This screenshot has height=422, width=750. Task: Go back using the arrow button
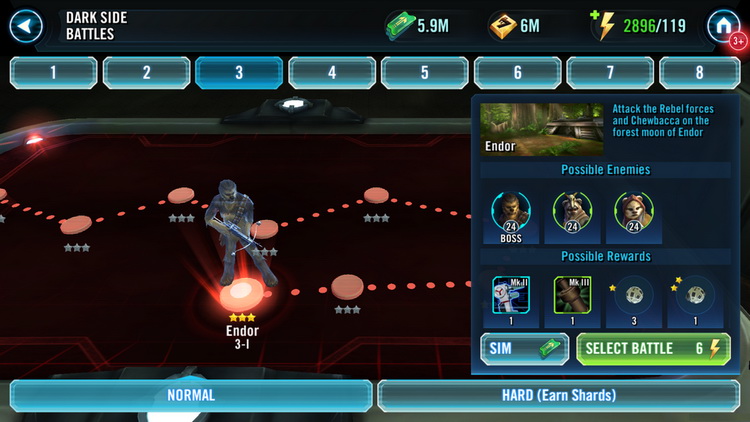pyautogui.click(x=25, y=25)
